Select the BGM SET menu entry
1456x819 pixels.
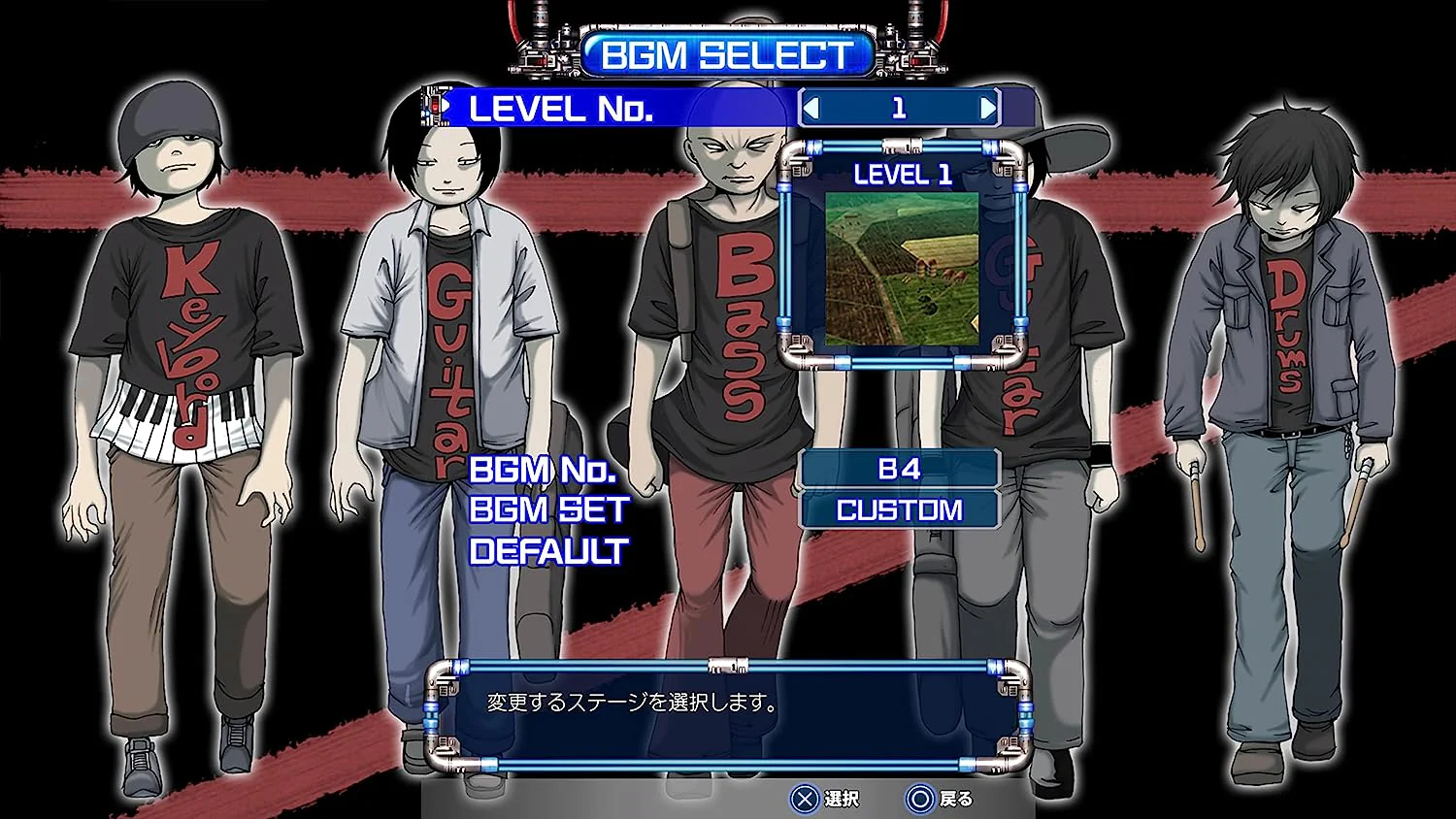click(x=548, y=510)
